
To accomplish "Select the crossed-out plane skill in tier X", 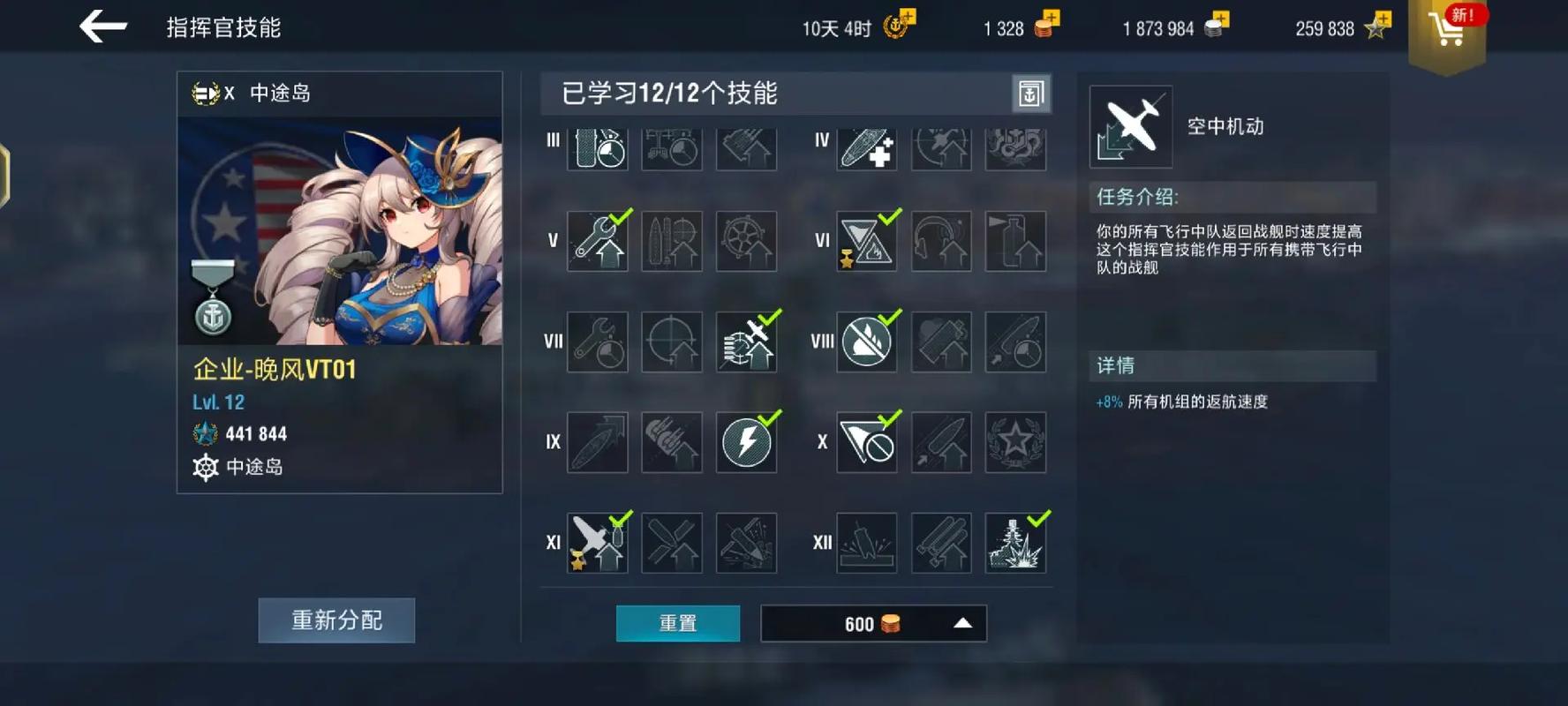I will pos(866,441).
